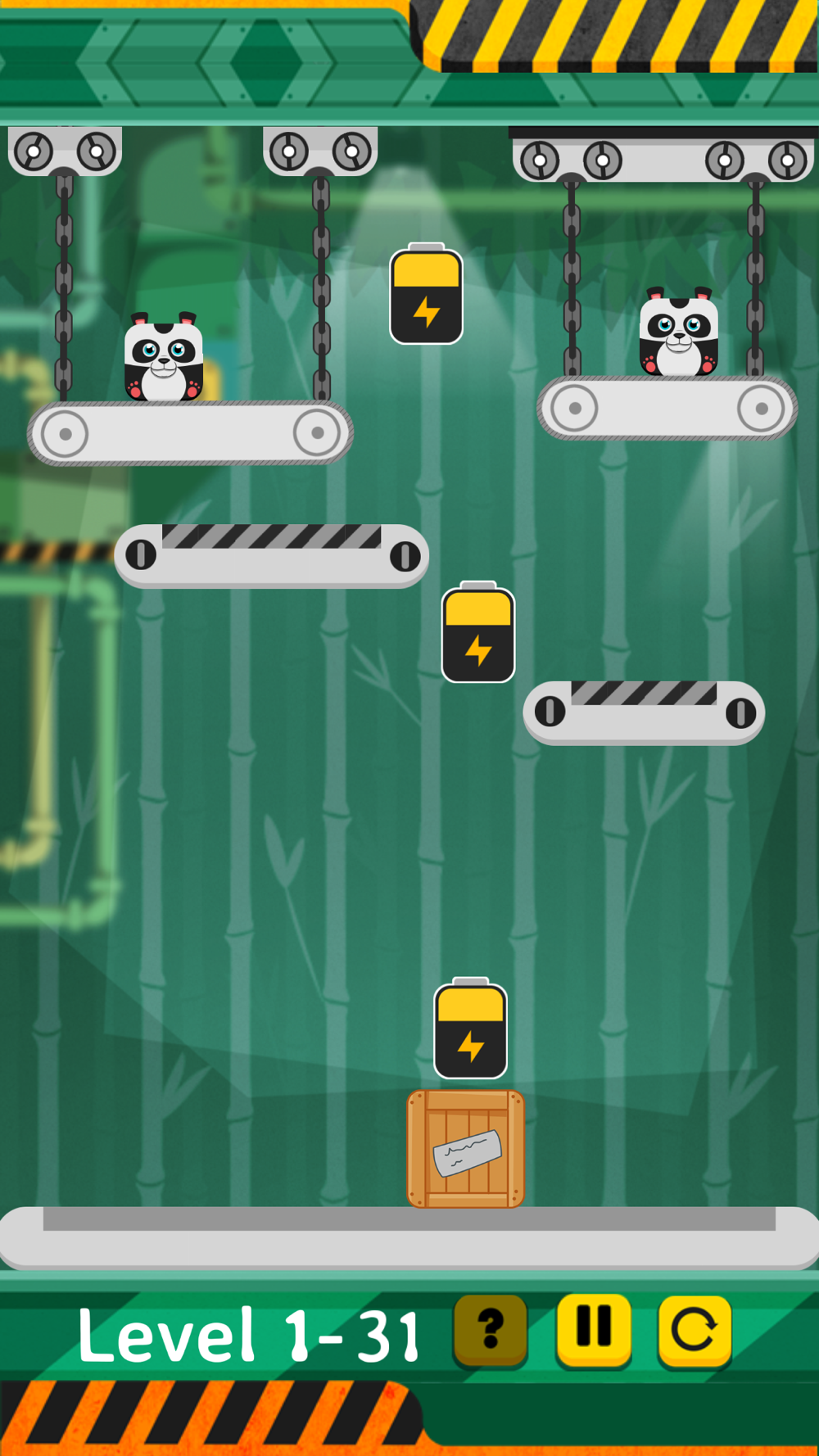Restart the level with the circular arrow button
Viewport: 819px width, 1456px height.
pyautogui.click(x=695, y=1329)
